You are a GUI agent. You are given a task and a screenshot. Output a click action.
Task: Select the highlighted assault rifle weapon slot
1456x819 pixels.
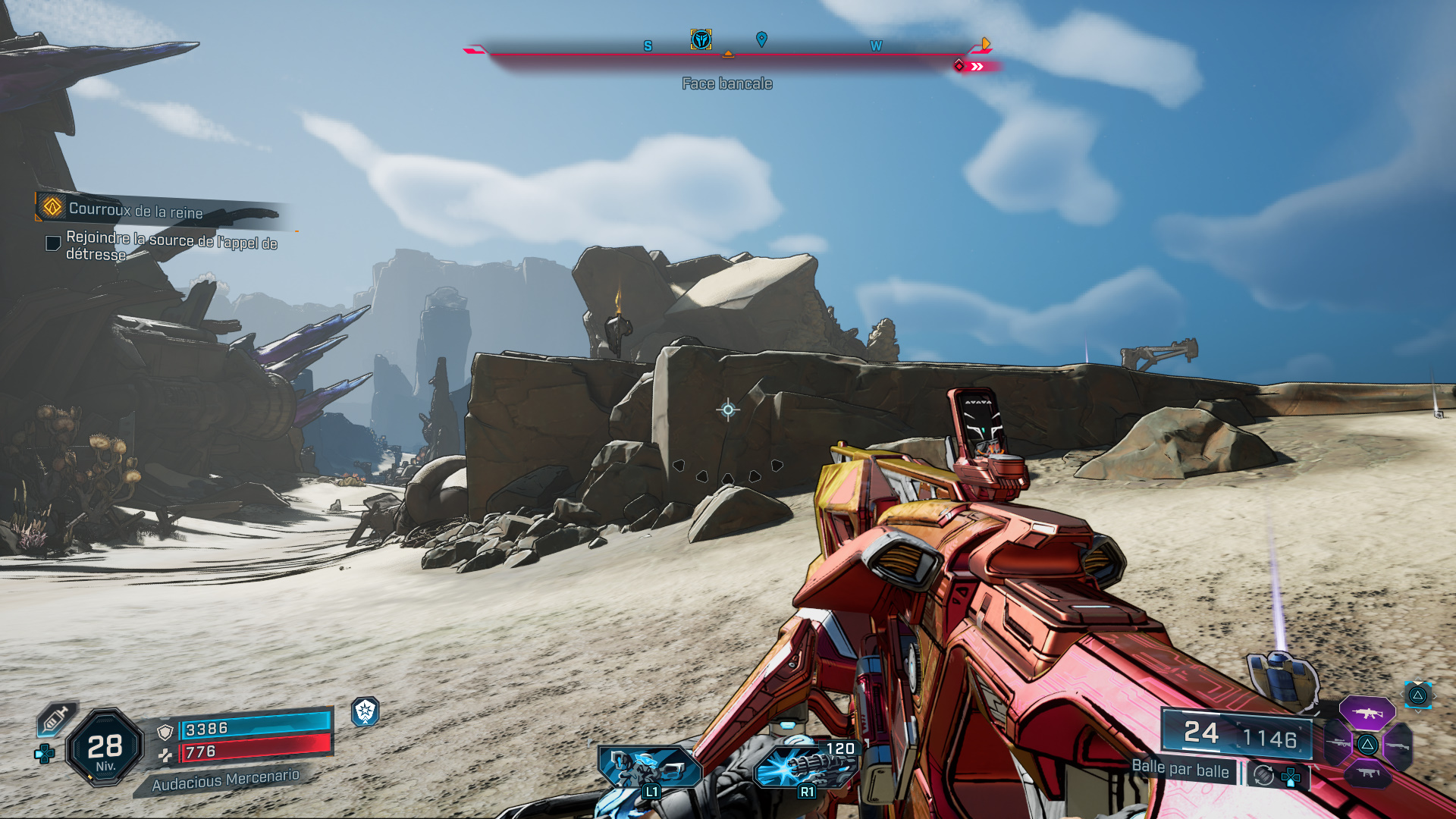[x=1367, y=713]
